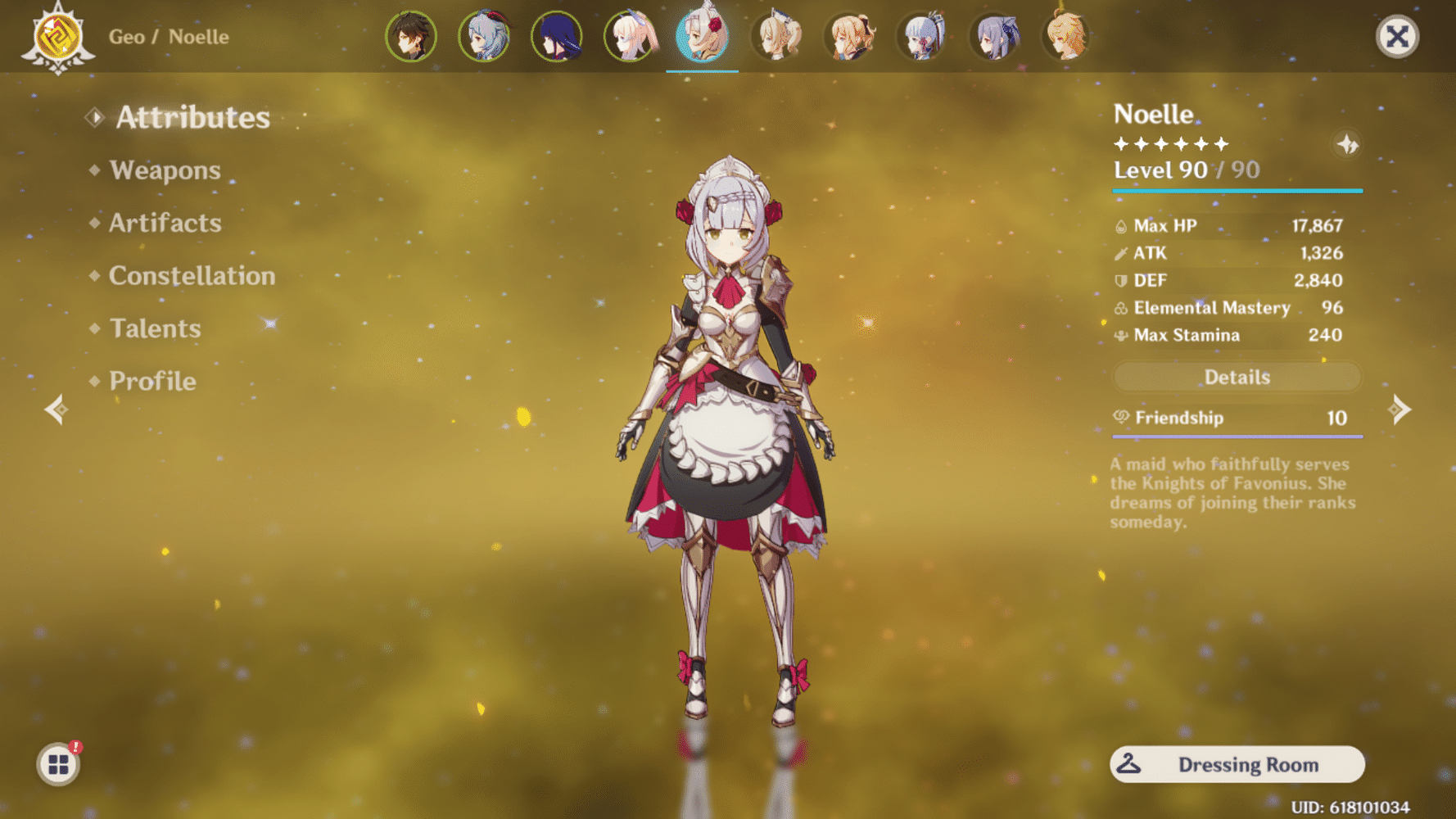Click the Geo element emblem top-left
1456x819 pixels.
tap(56, 36)
